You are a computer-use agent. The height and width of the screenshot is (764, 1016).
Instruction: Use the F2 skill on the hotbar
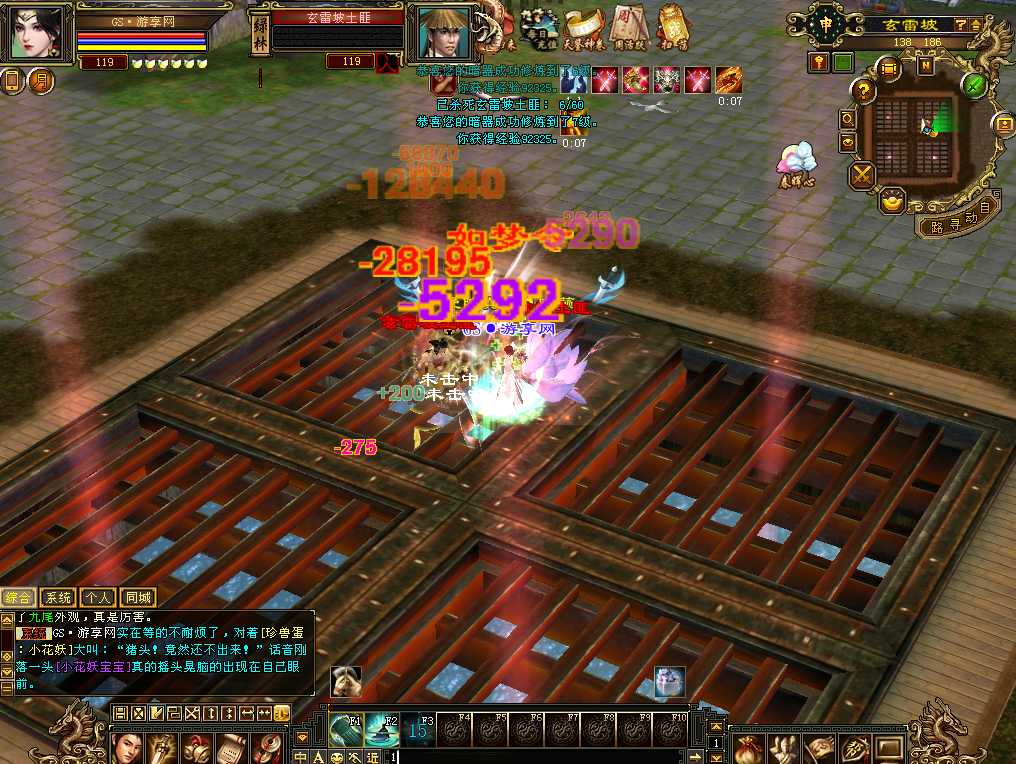(382, 730)
